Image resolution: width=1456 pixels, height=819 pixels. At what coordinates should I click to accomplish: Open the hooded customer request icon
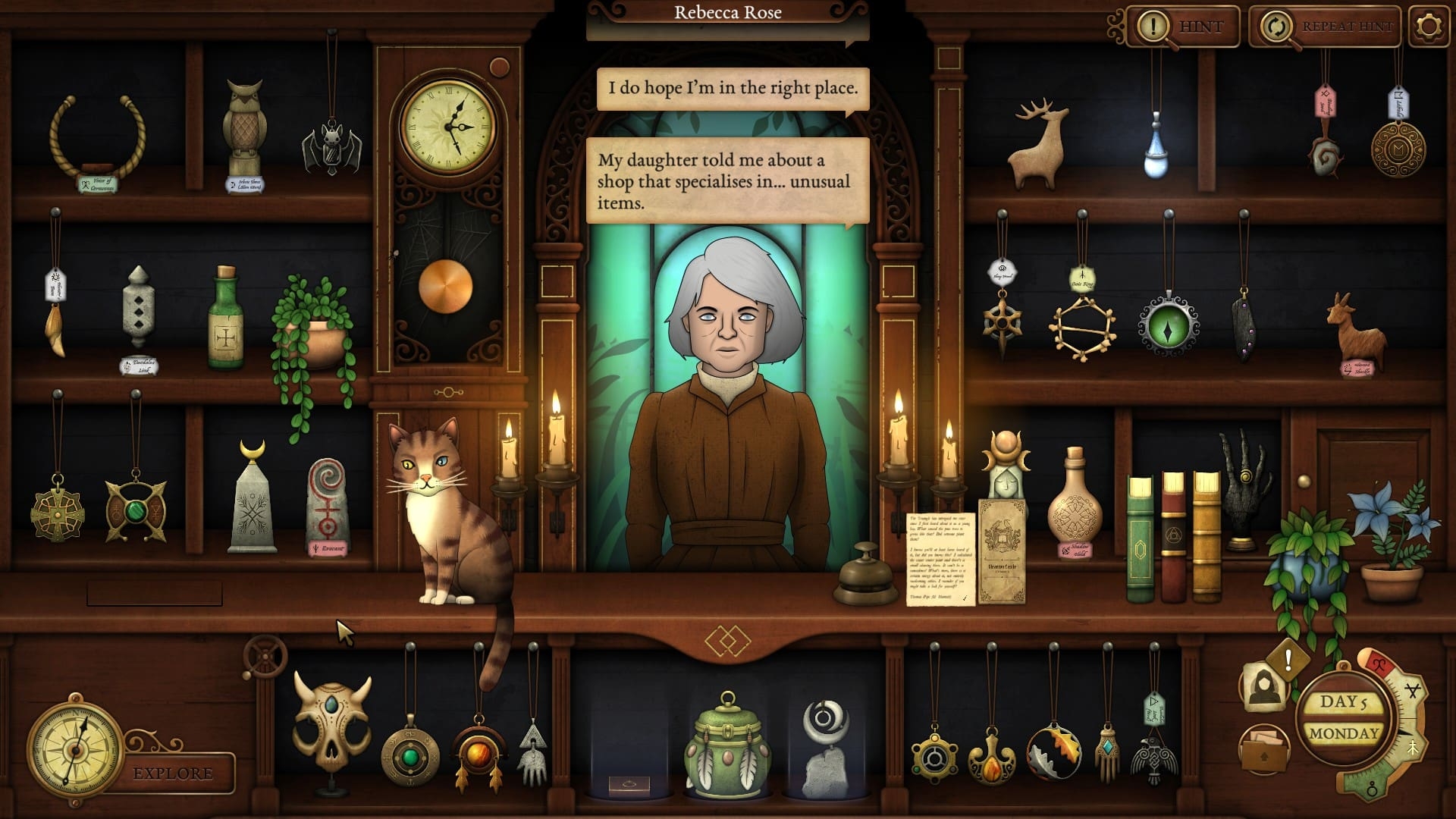1263,686
